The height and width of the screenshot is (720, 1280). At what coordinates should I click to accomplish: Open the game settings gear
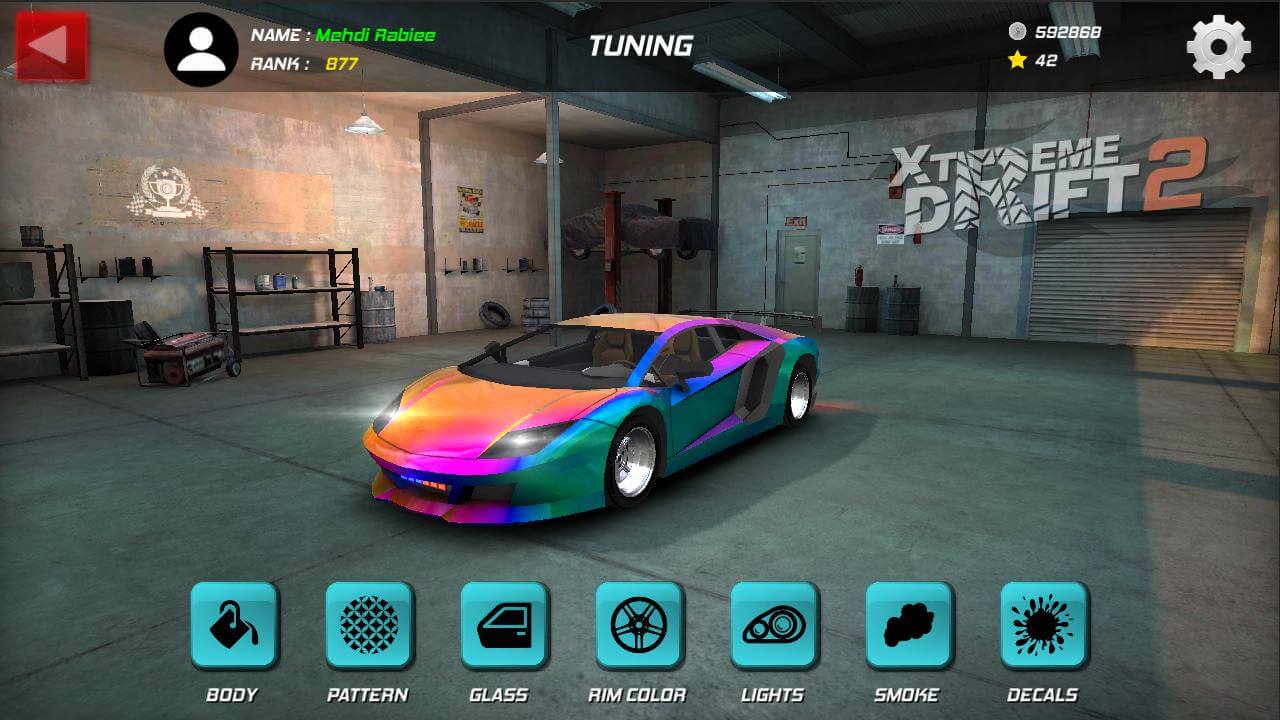[1218, 45]
